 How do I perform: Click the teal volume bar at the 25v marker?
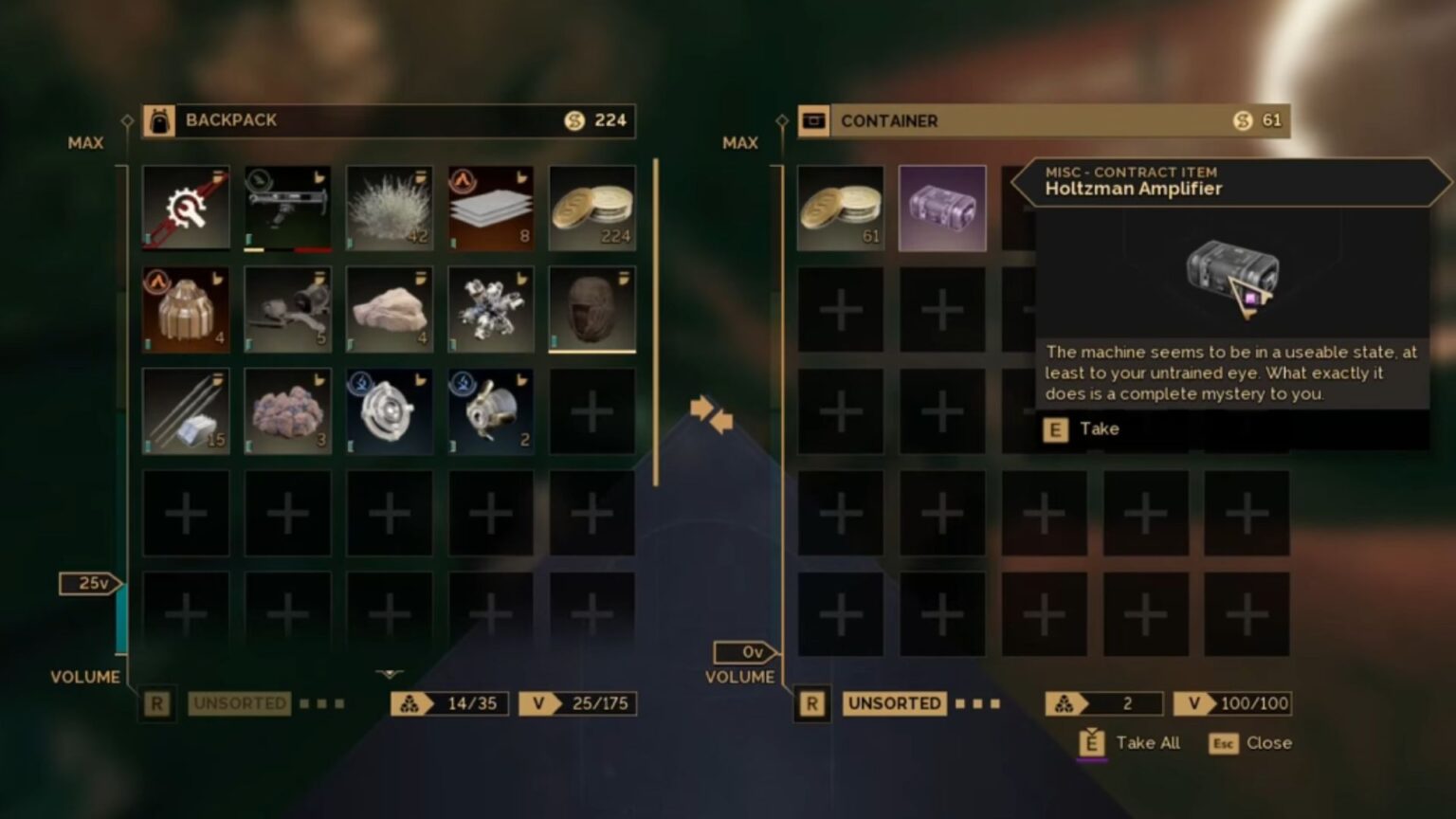[119, 616]
